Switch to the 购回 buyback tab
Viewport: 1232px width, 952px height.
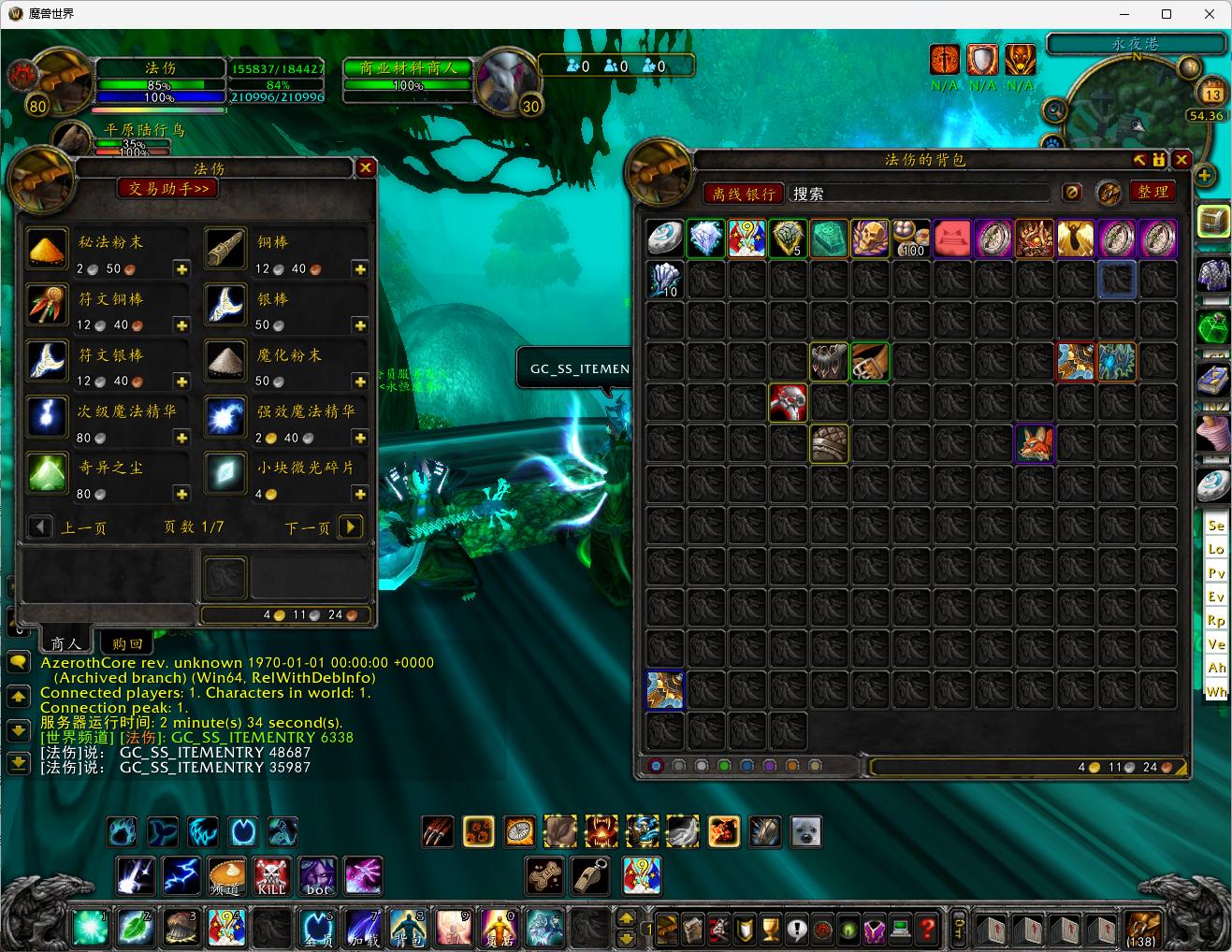(127, 643)
